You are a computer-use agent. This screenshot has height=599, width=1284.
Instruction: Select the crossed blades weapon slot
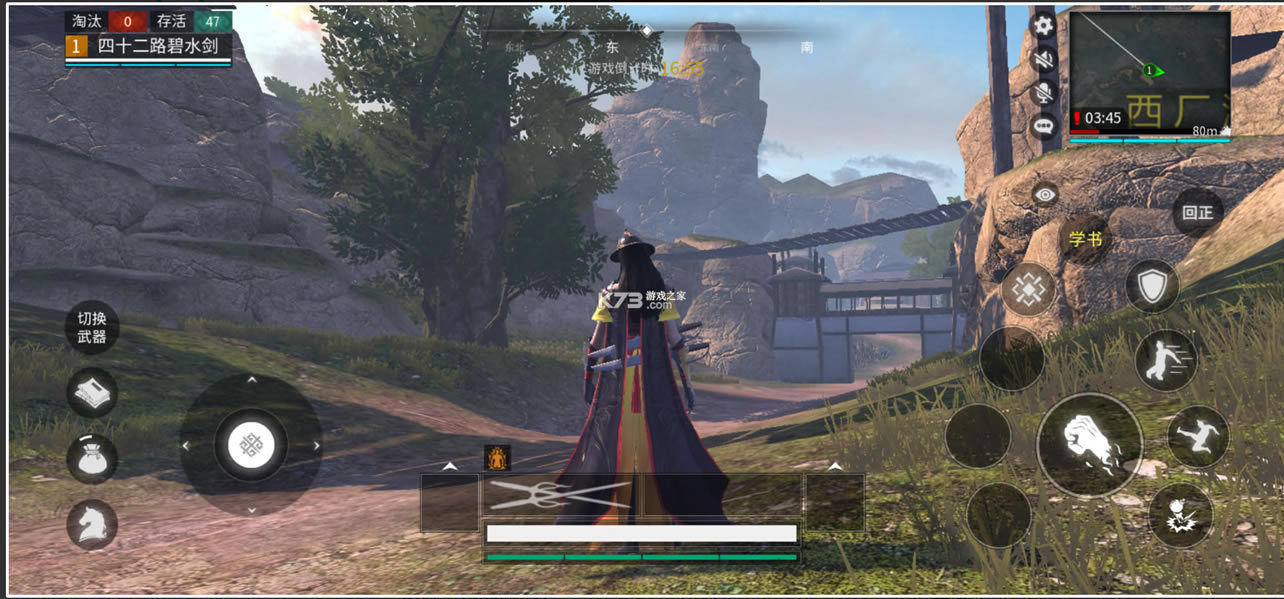coord(561,497)
